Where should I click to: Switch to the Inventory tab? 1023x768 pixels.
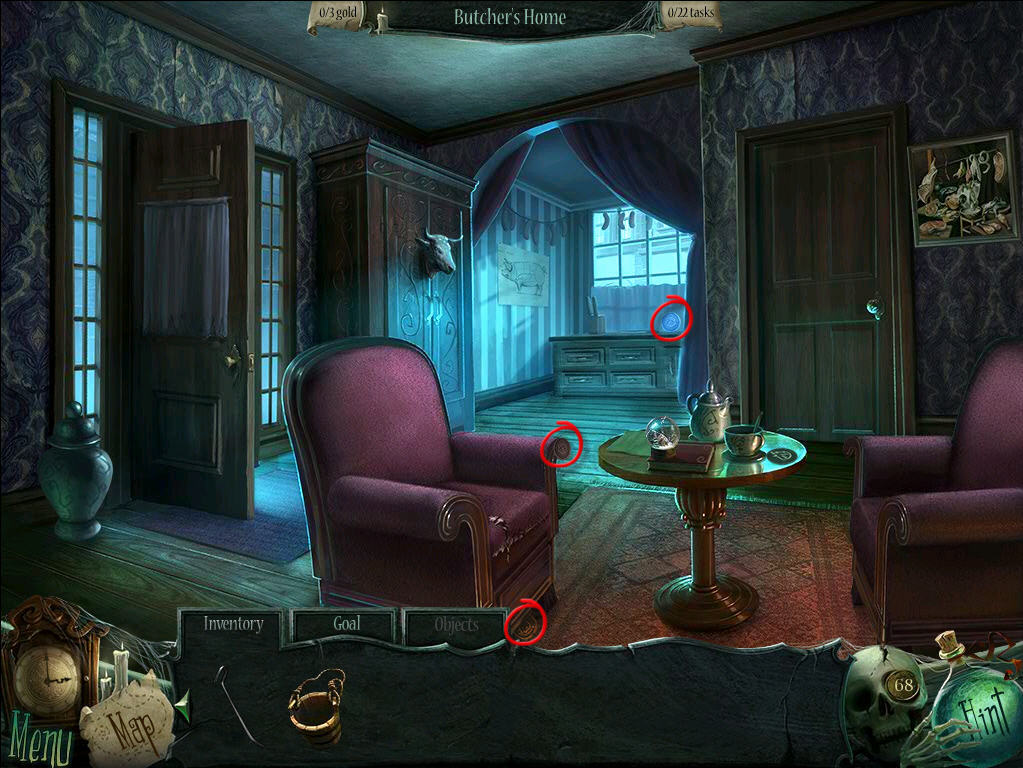coord(233,624)
